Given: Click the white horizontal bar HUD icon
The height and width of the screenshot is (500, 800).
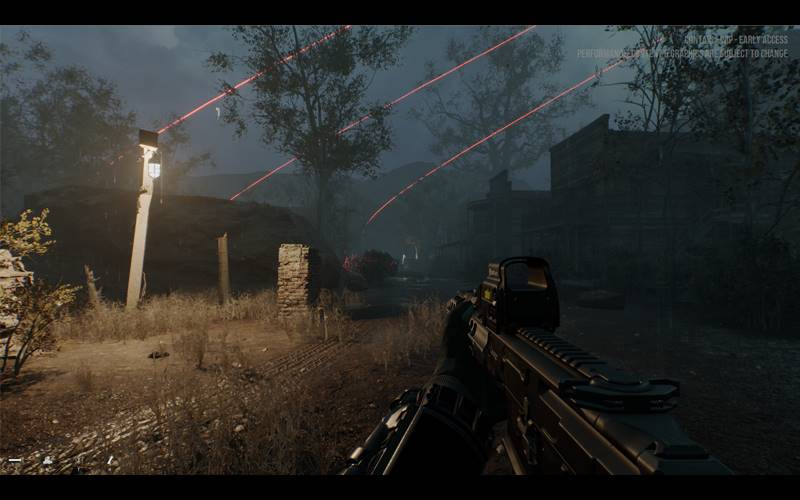Looking at the screenshot, I should 14,460.
